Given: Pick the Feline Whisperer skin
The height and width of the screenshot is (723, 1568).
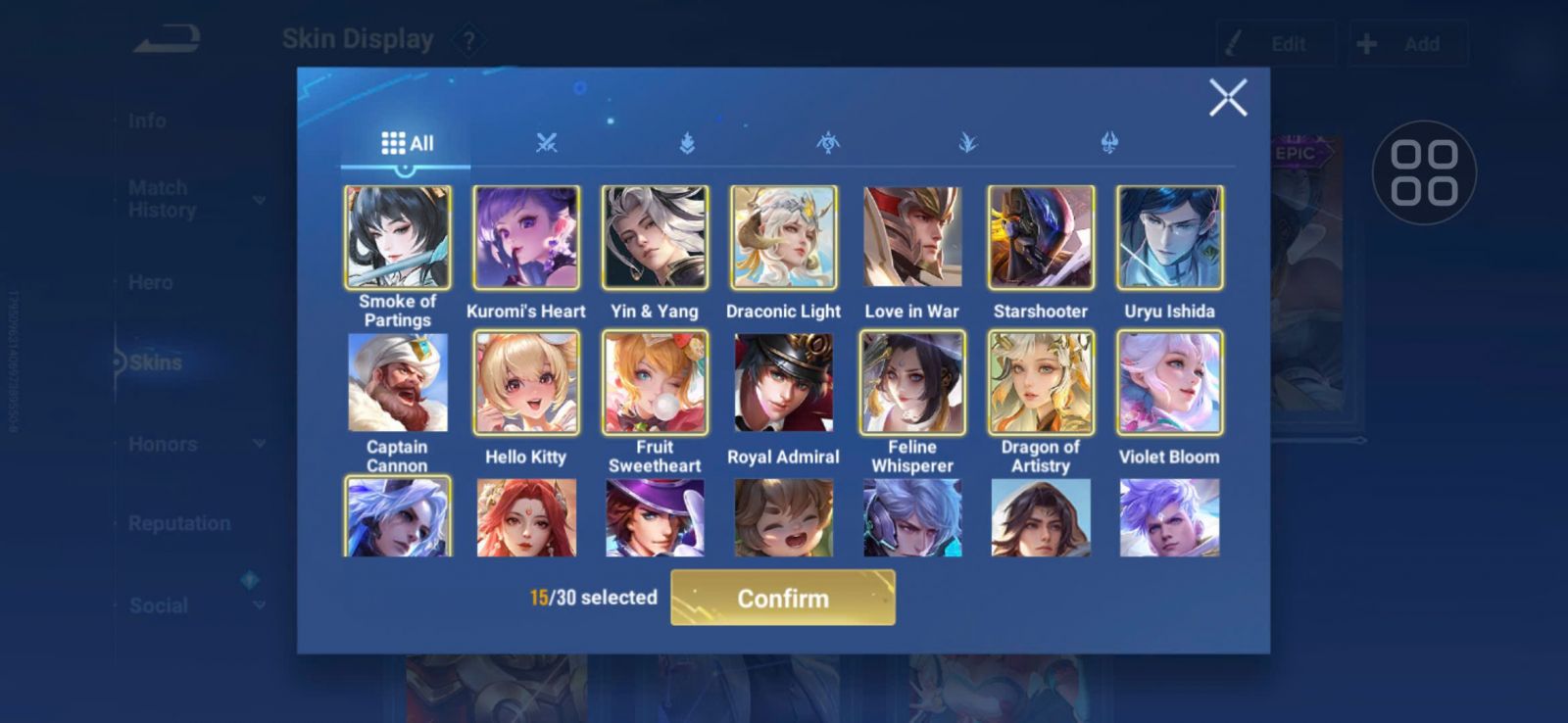Looking at the screenshot, I should point(912,383).
